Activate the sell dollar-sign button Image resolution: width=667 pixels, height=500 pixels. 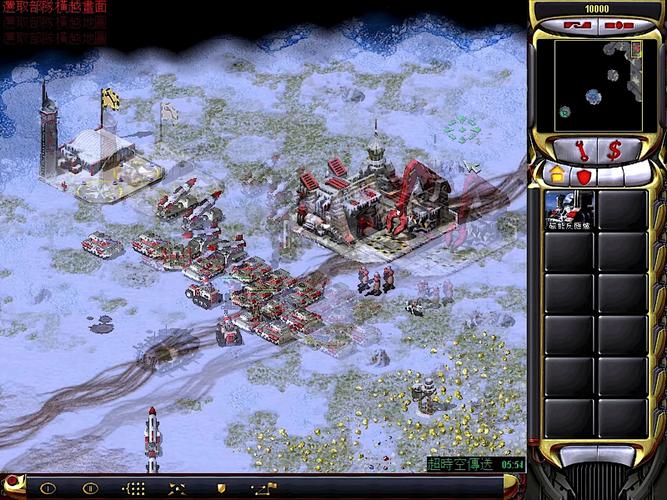[614, 149]
